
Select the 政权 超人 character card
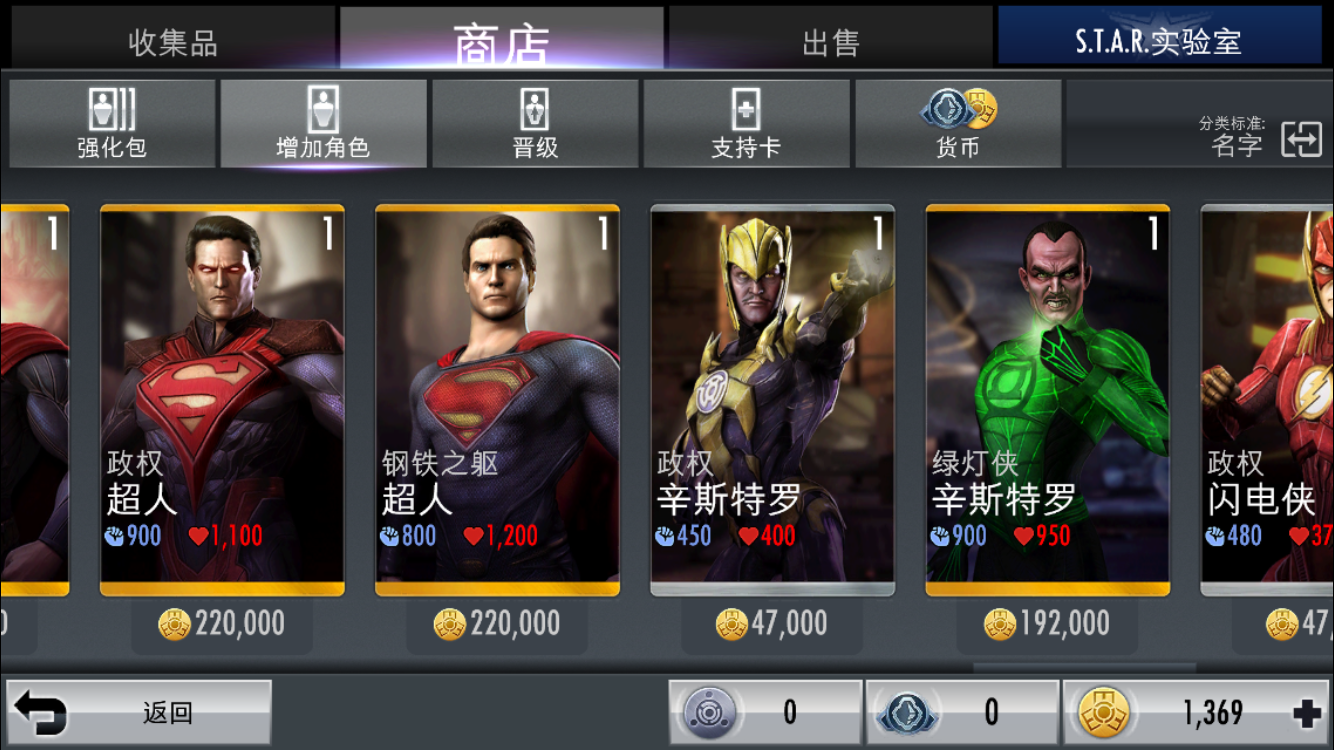point(222,400)
